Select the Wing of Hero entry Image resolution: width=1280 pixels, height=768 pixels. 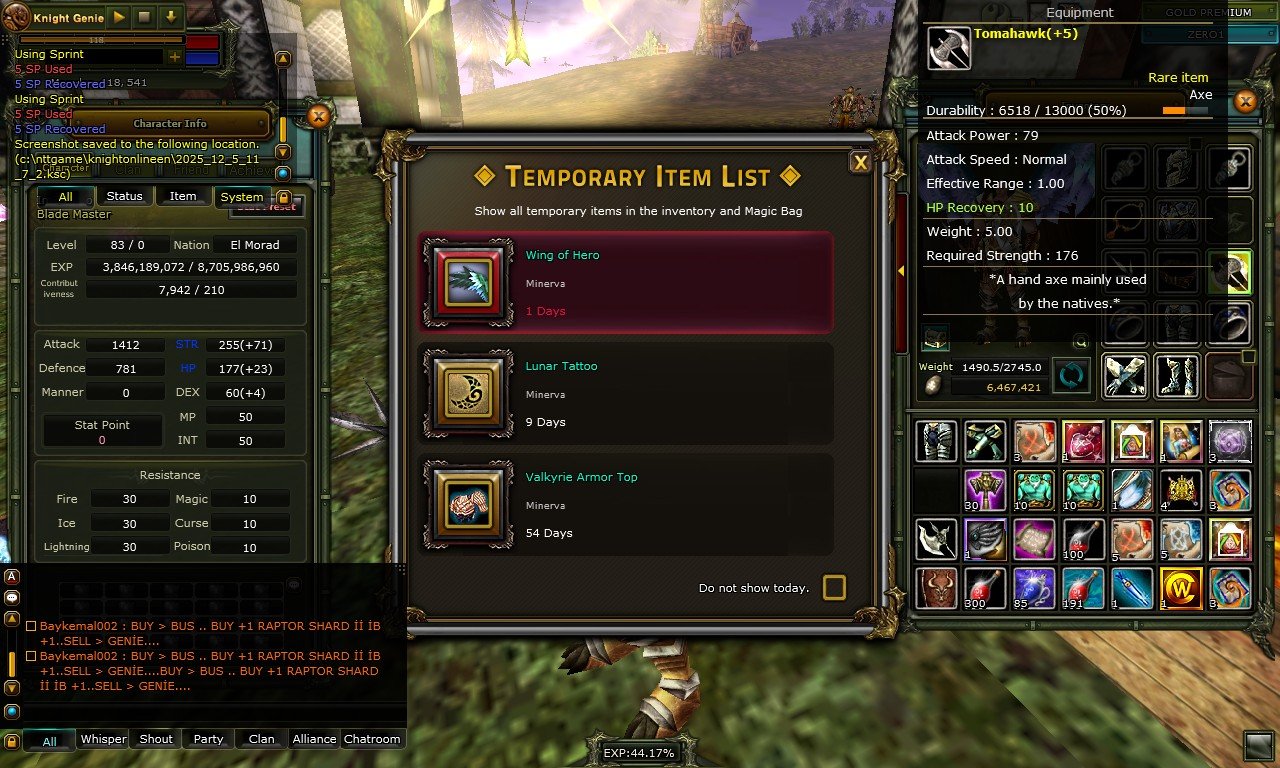coord(626,283)
